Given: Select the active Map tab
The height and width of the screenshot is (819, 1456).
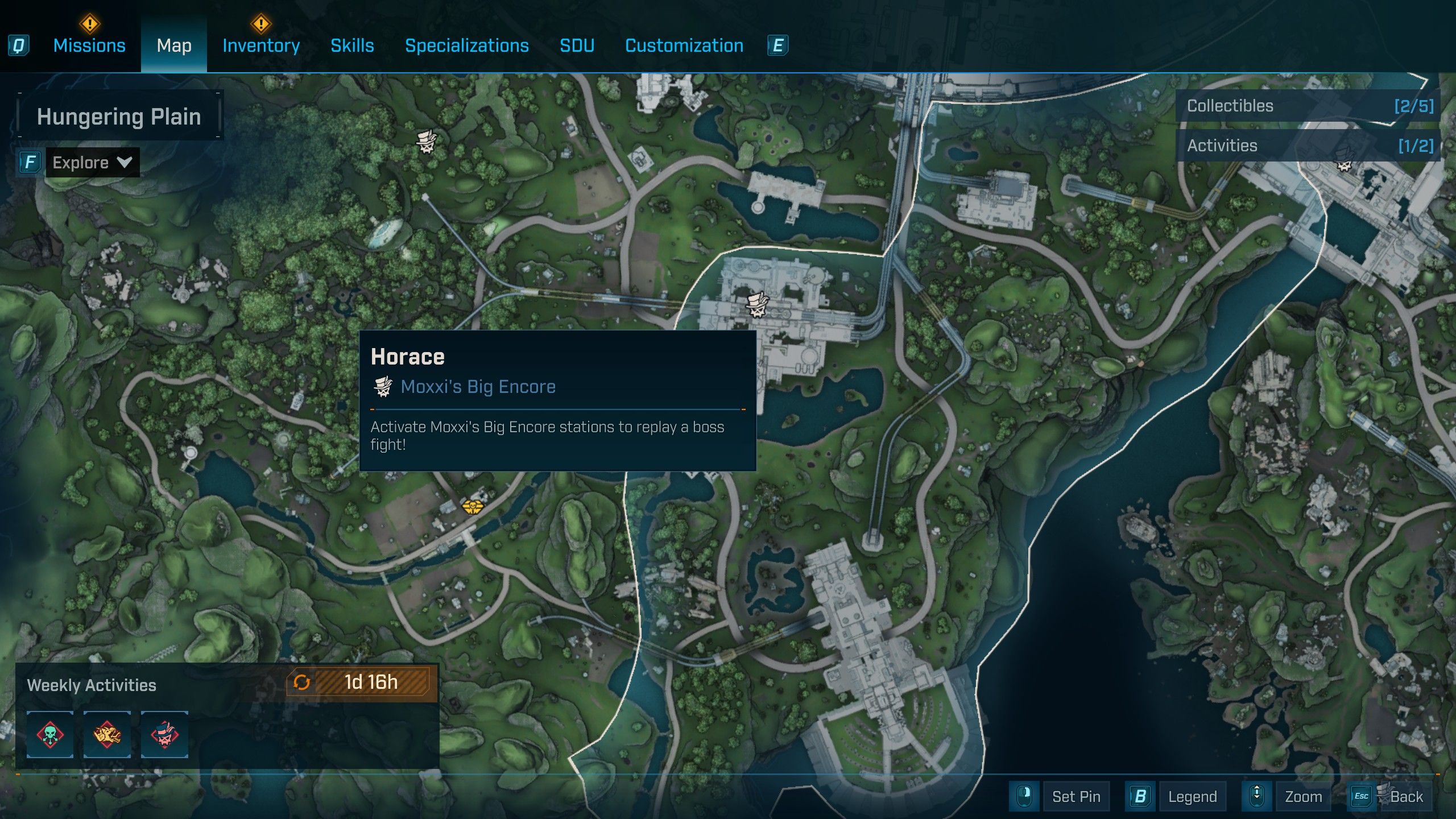Looking at the screenshot, I should 174,45.
